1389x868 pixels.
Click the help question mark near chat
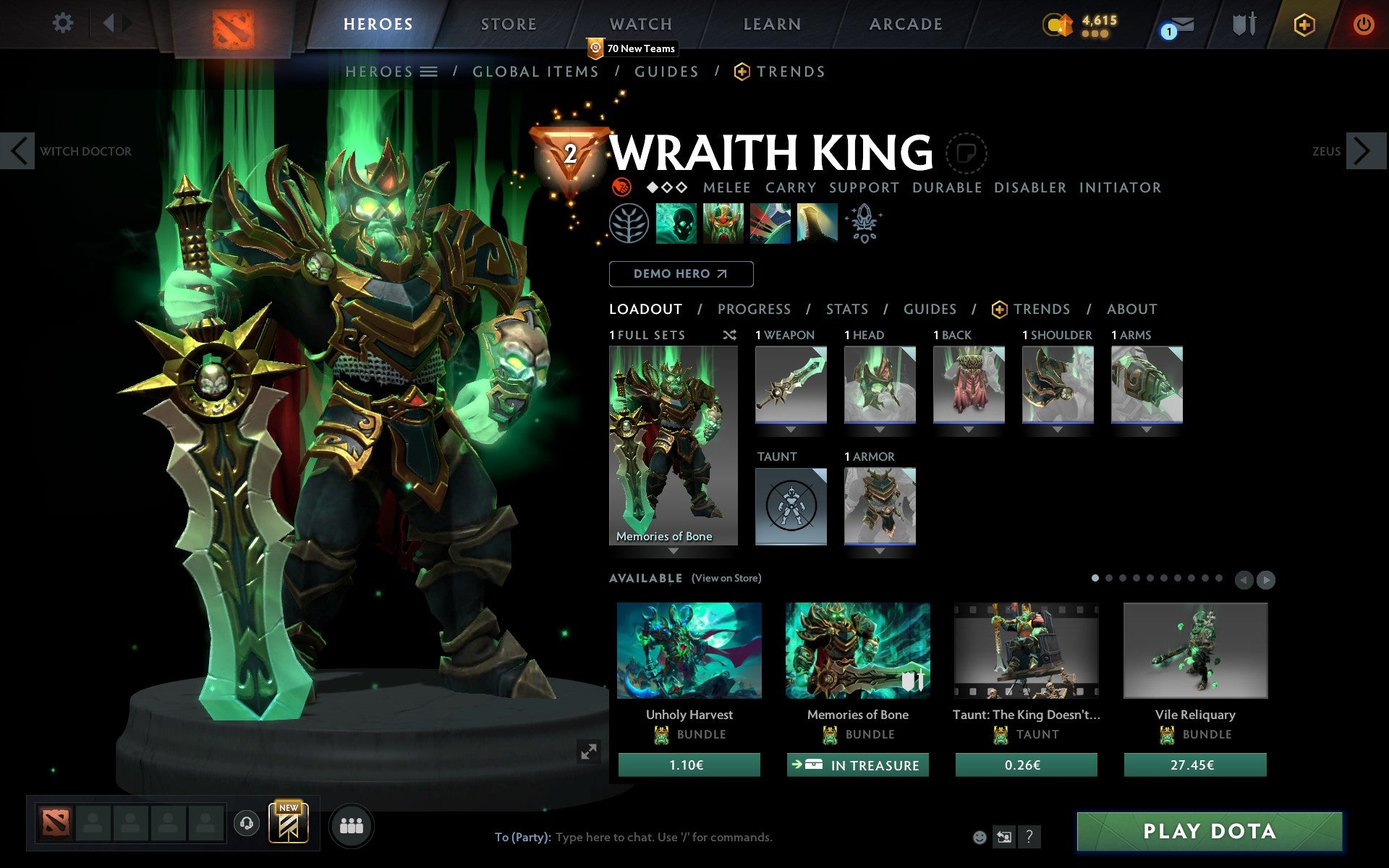1029,838
